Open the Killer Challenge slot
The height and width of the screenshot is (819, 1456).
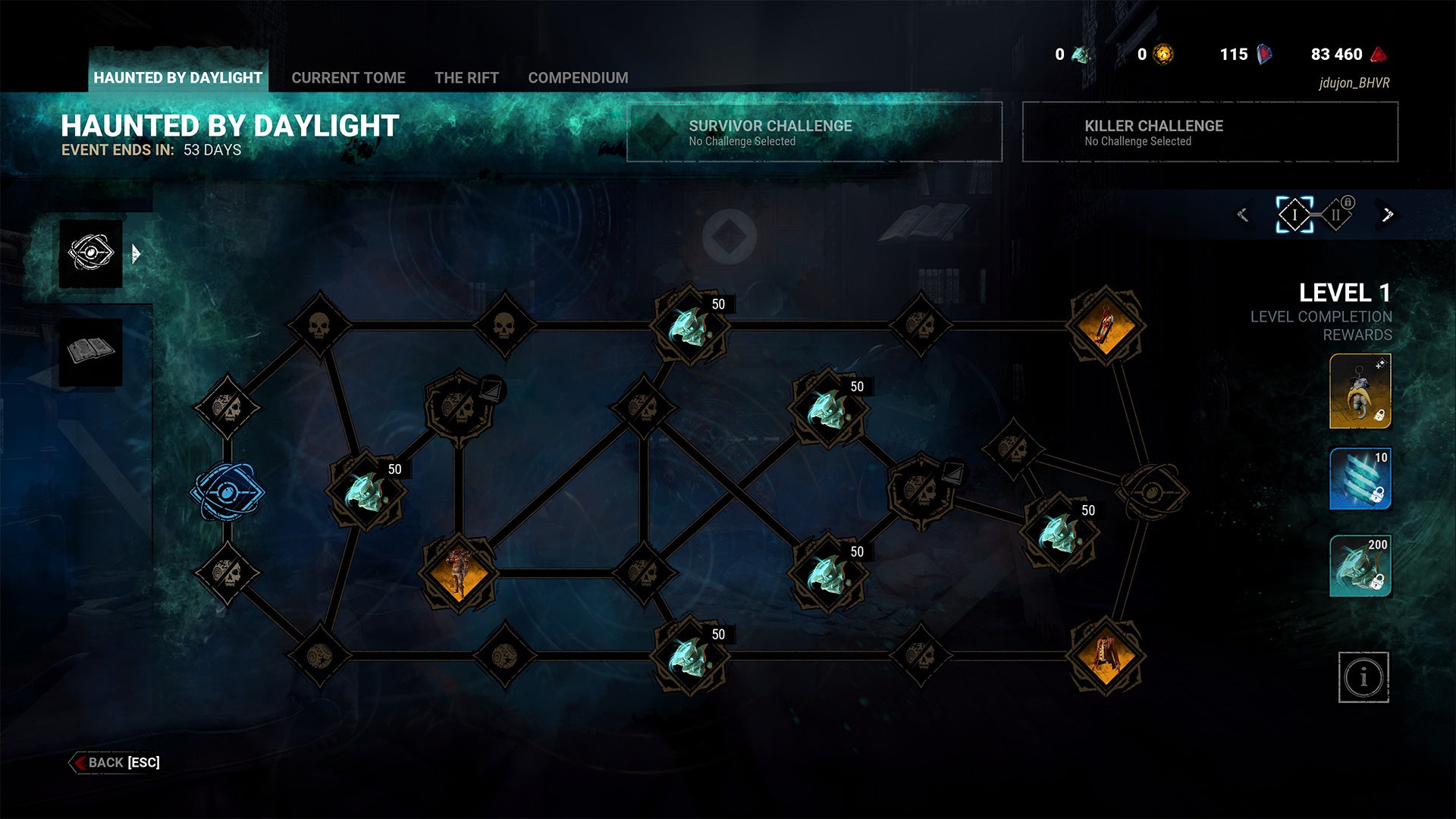point(1210,132)
